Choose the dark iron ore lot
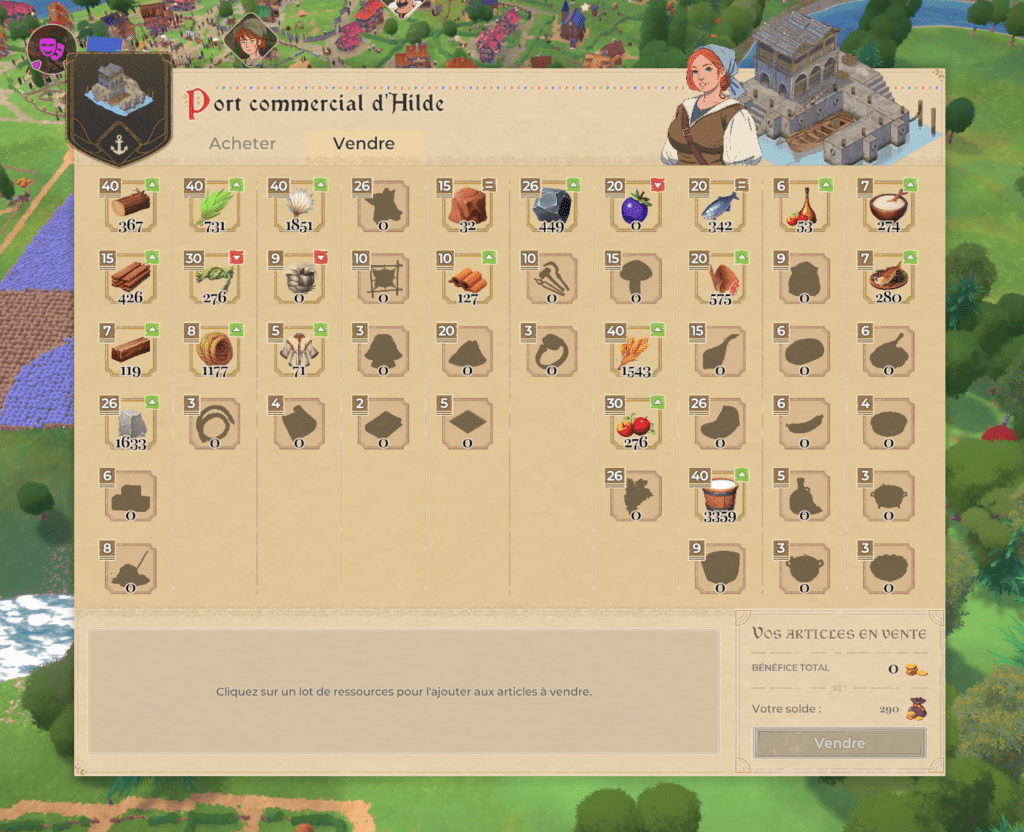The width and height of the screenshot is (1024, 832). (551, 206)
